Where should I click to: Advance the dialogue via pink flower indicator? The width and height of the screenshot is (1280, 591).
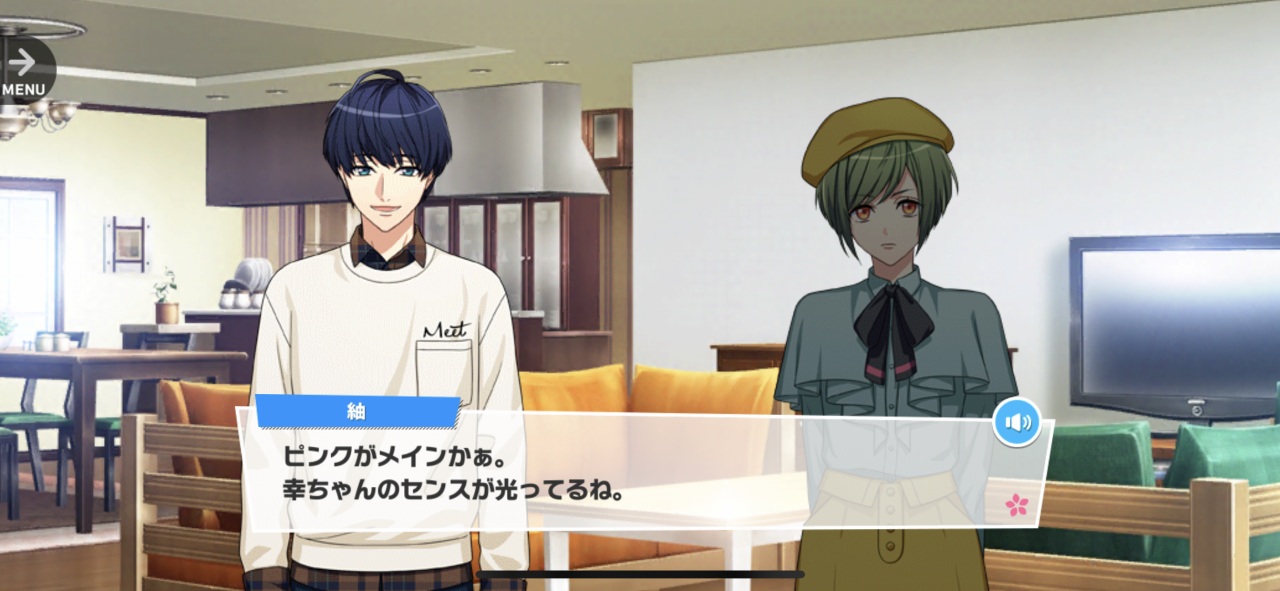(1017, 505)
